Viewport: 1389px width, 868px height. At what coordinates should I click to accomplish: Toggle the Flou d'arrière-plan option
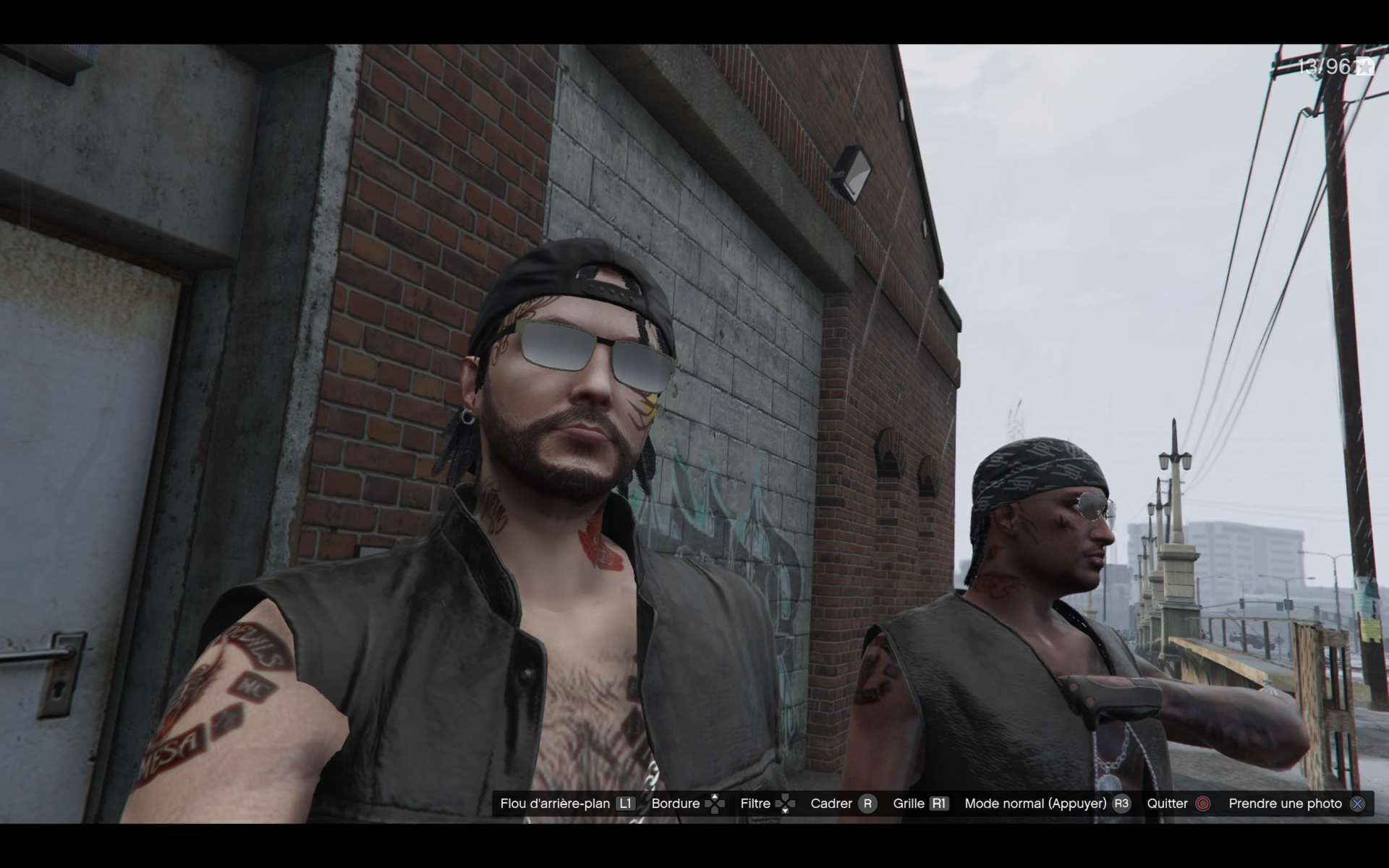click(566, 804)
